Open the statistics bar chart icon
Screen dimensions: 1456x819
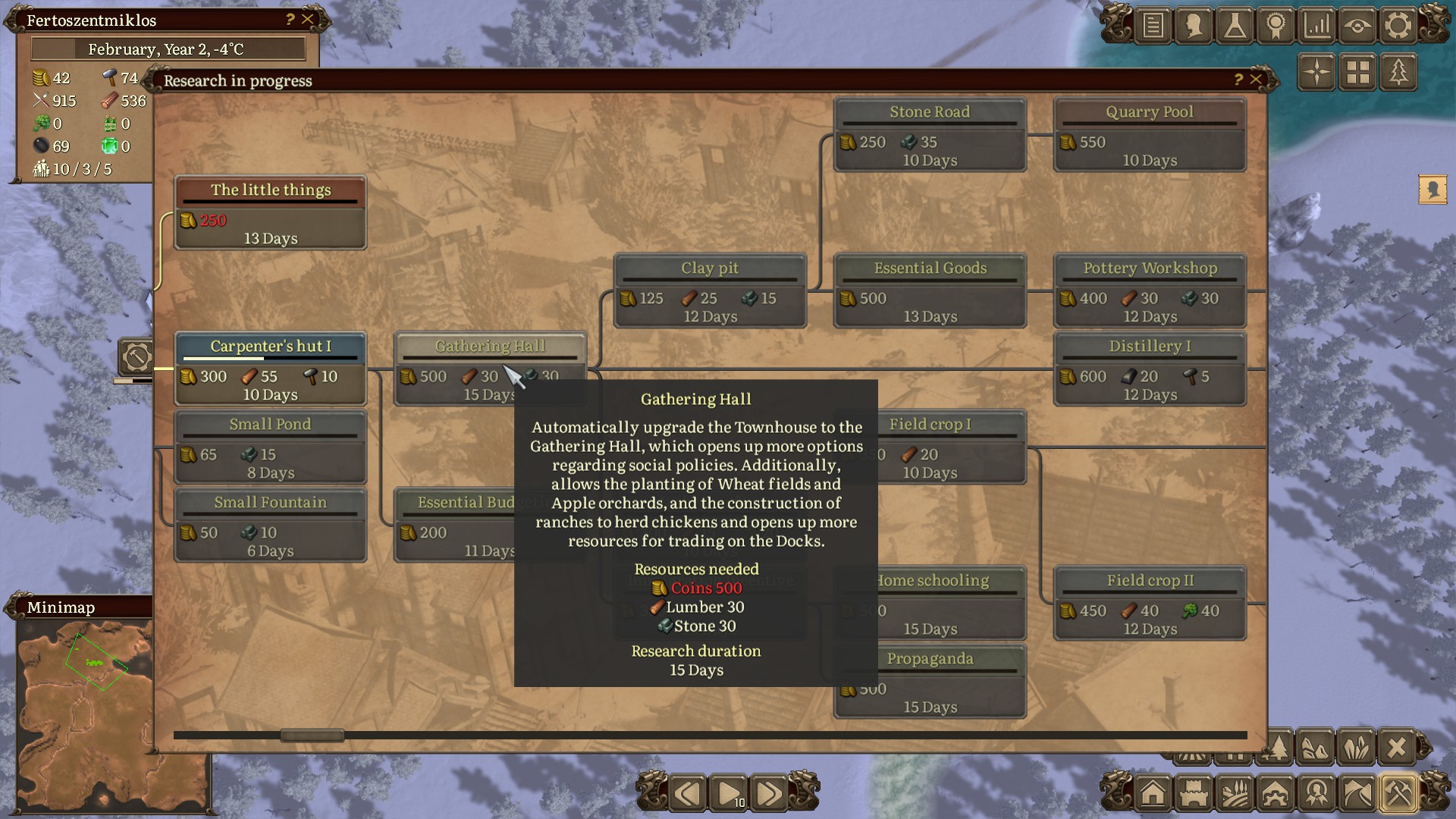[x=1317, y=26]
